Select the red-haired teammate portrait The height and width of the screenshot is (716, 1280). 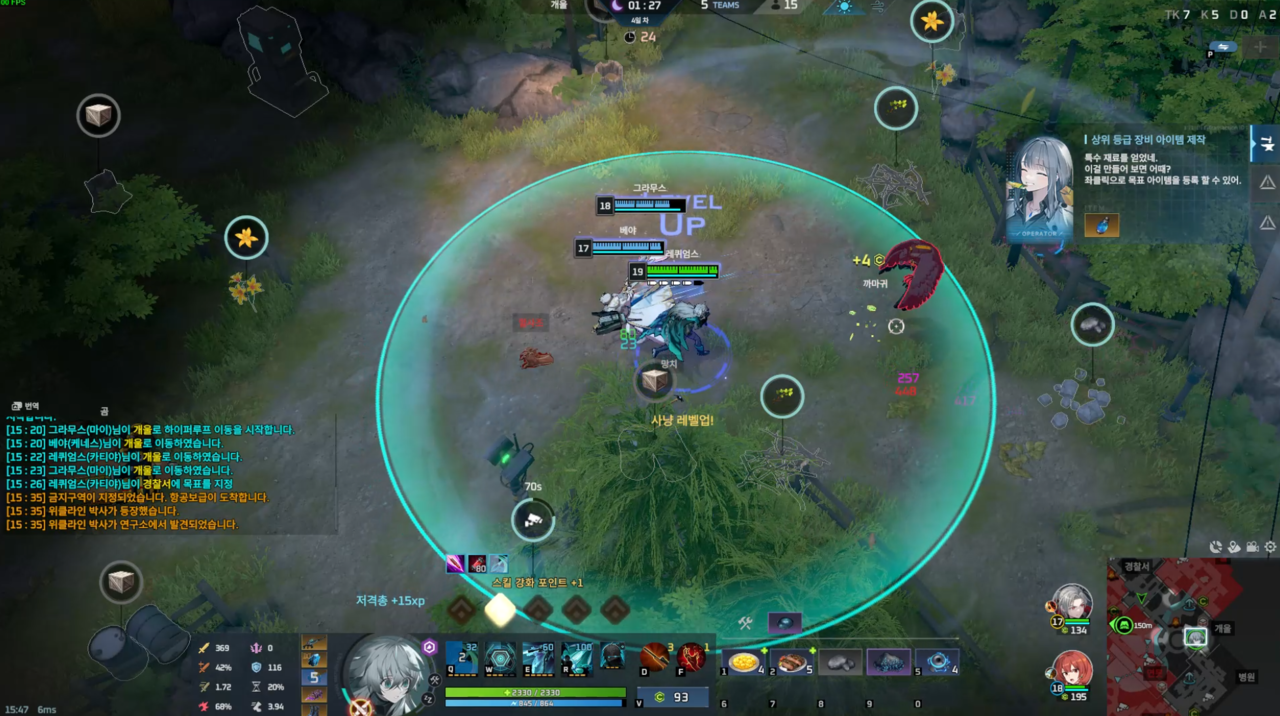point(1073,670)
